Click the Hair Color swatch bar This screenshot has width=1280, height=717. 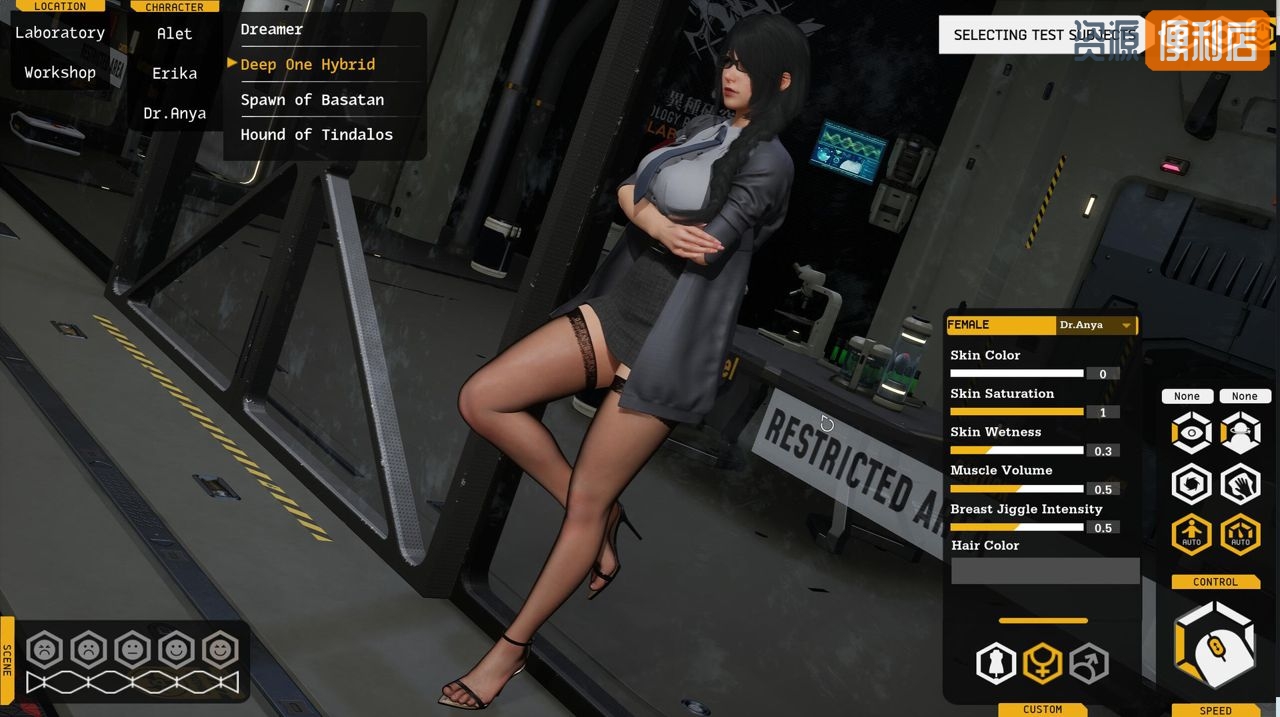click(1045, 571)
